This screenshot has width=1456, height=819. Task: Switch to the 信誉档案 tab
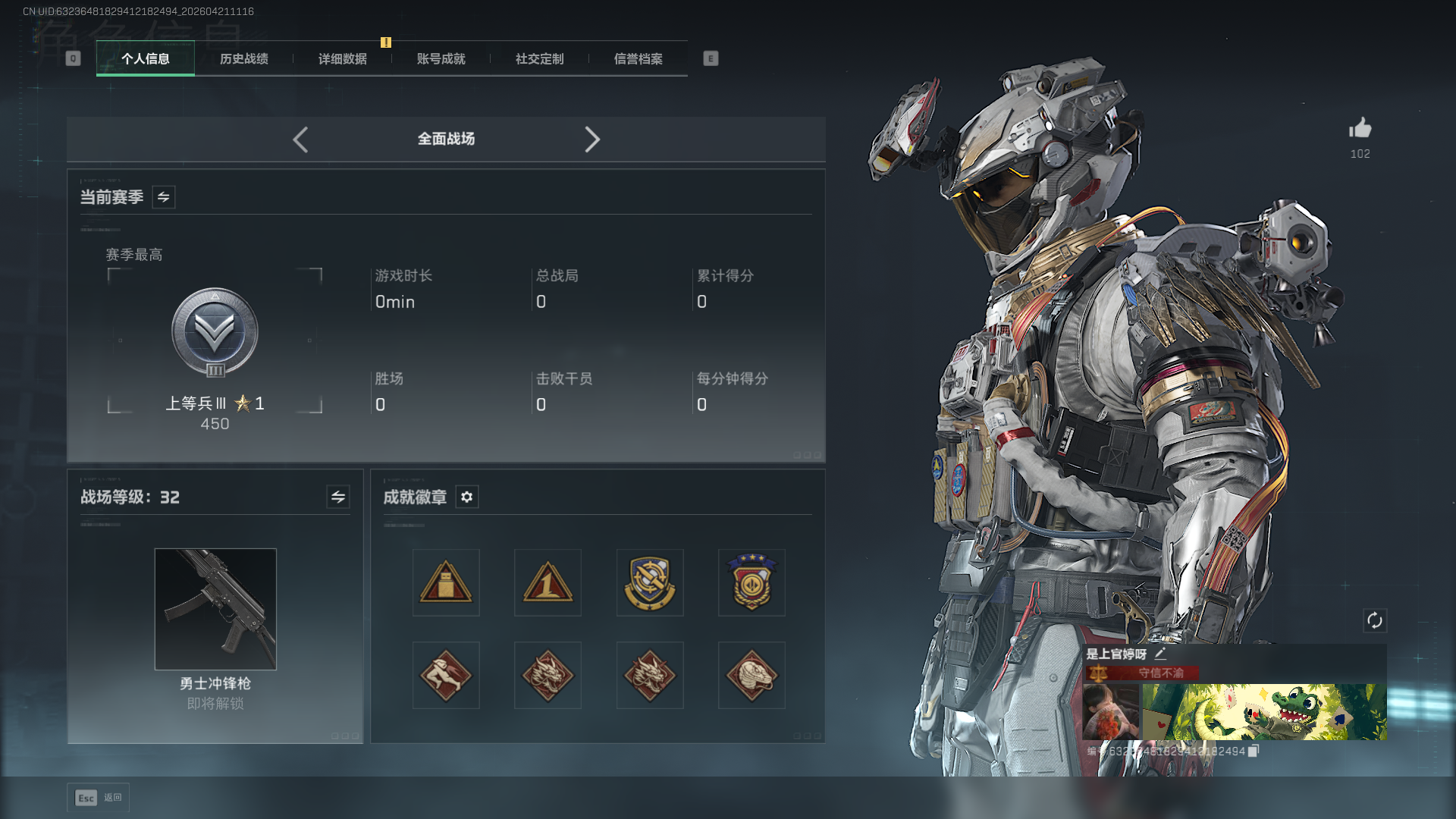point(638,58)
